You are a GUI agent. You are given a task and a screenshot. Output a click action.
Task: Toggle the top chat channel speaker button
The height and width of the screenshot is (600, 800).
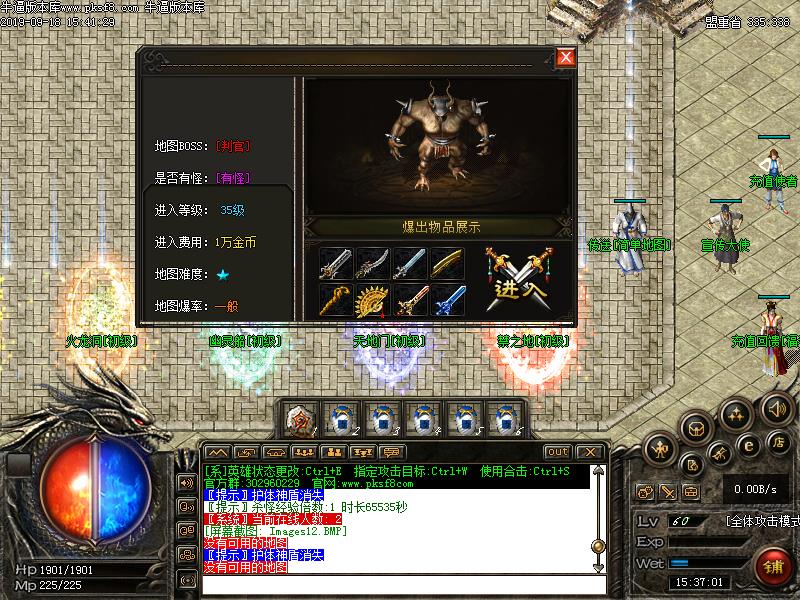click(x=186, y=482)
